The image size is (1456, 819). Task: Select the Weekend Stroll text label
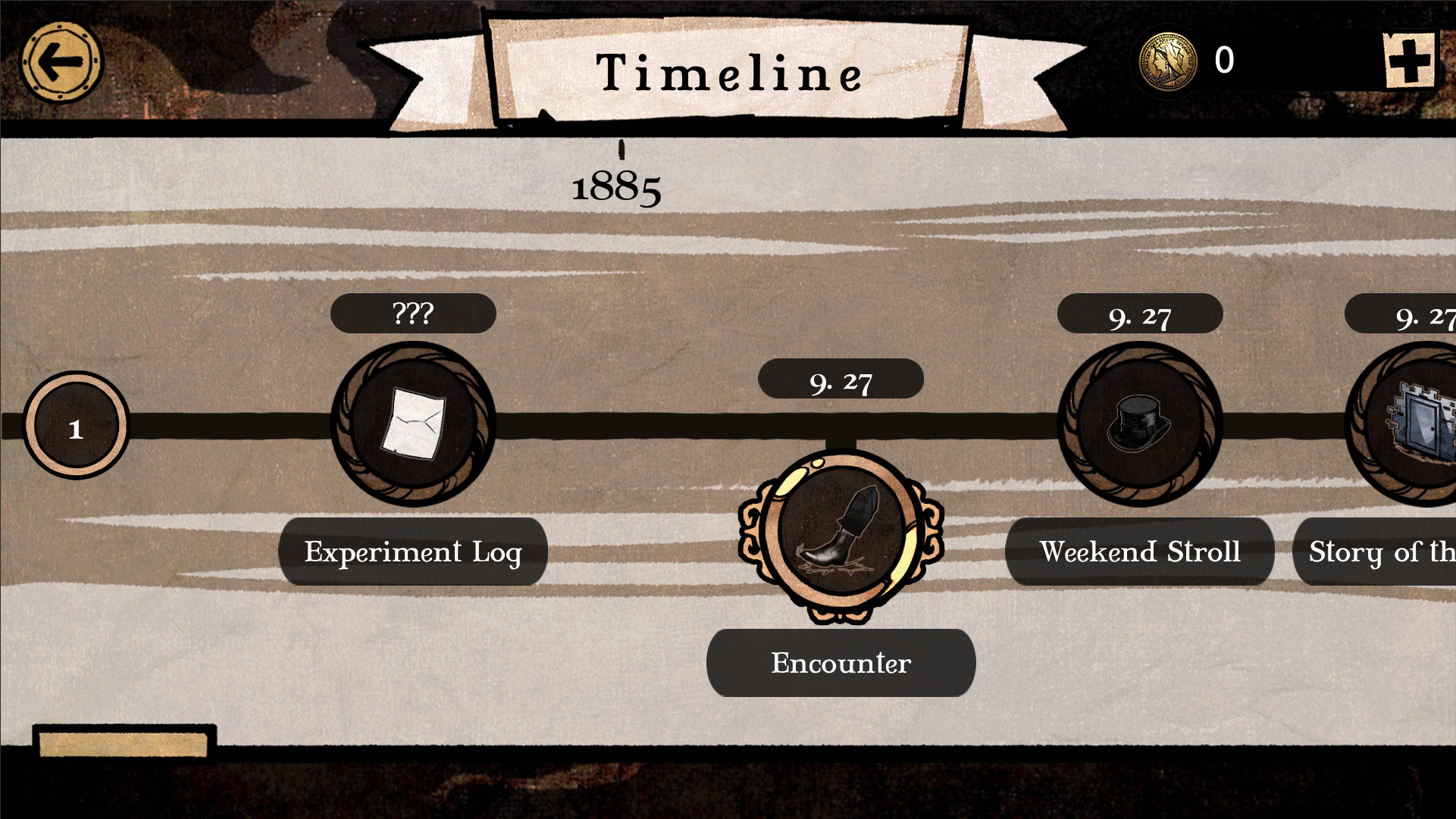1140,552
